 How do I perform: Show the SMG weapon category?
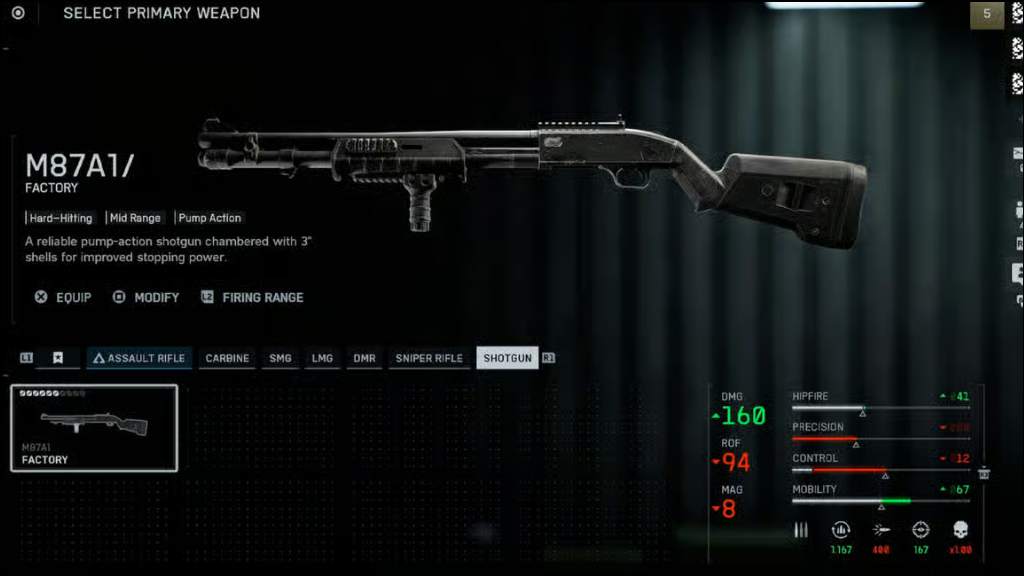pos(281,358)
